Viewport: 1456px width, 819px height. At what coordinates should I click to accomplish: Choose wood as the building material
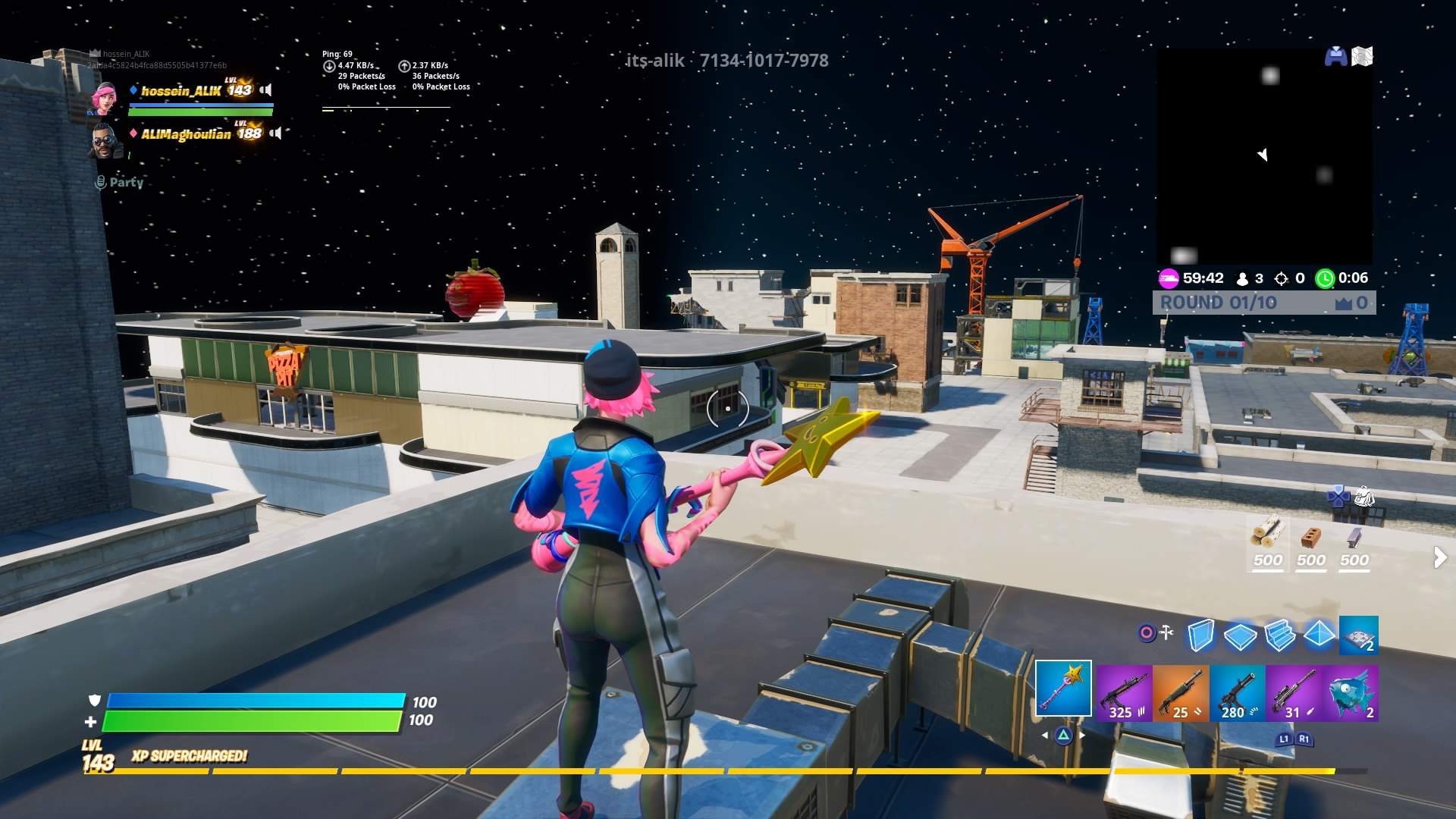(x=1267, y=541)
